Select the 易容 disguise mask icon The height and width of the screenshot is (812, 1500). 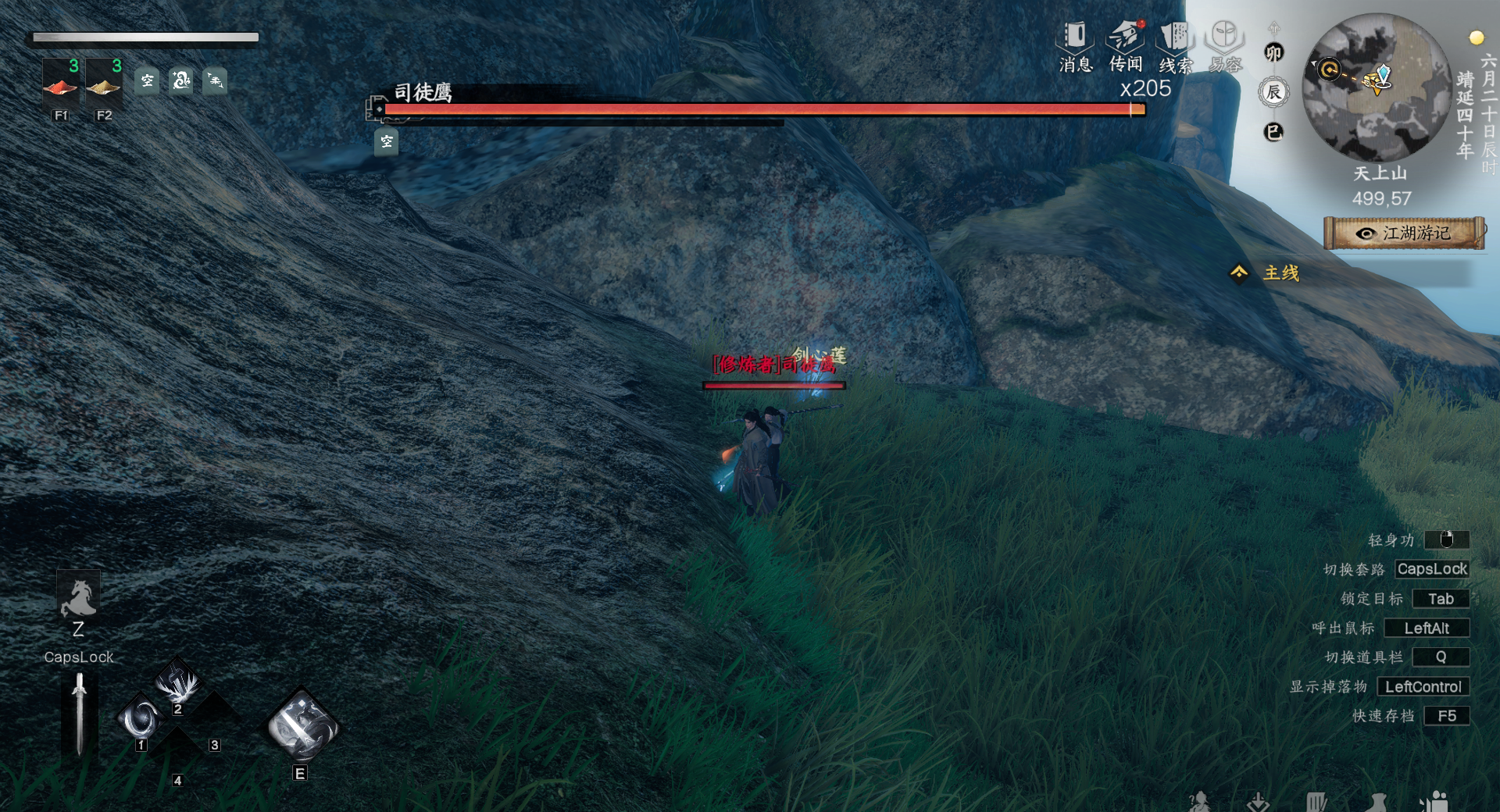point(1224,46)
